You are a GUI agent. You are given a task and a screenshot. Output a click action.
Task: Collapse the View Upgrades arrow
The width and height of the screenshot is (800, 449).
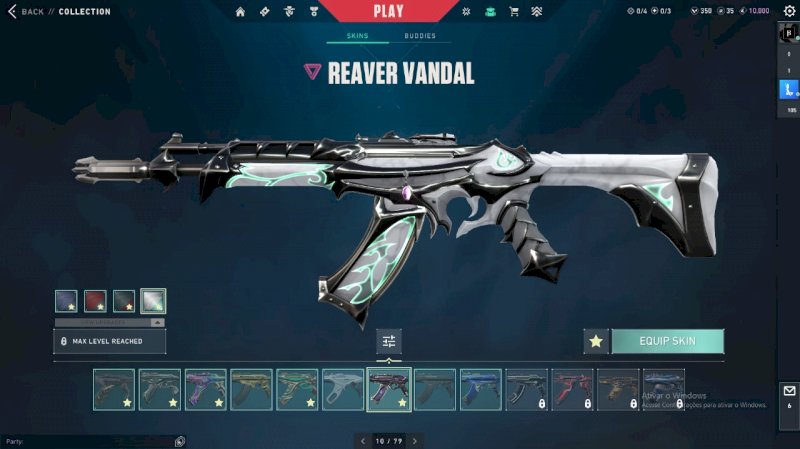pos(156,322)
